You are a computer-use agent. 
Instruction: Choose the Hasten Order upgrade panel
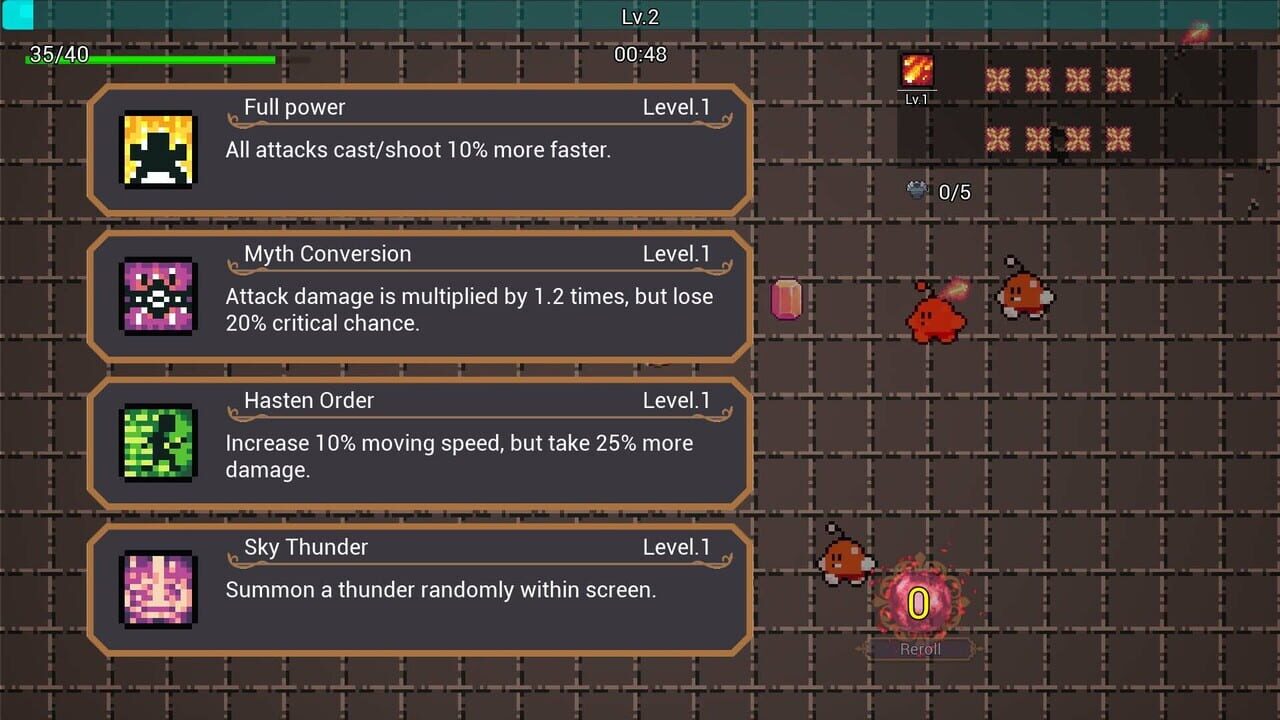click(420, 441)
